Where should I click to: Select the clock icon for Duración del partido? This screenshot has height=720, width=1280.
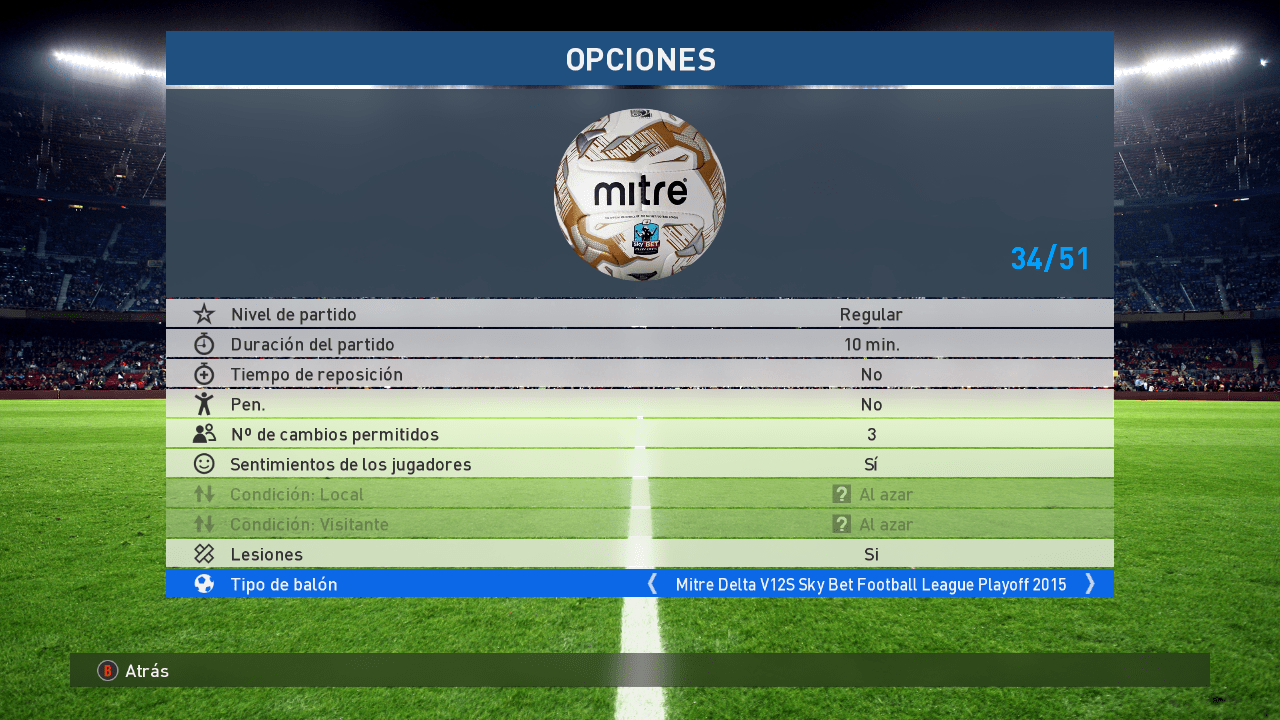pos(205,344)
